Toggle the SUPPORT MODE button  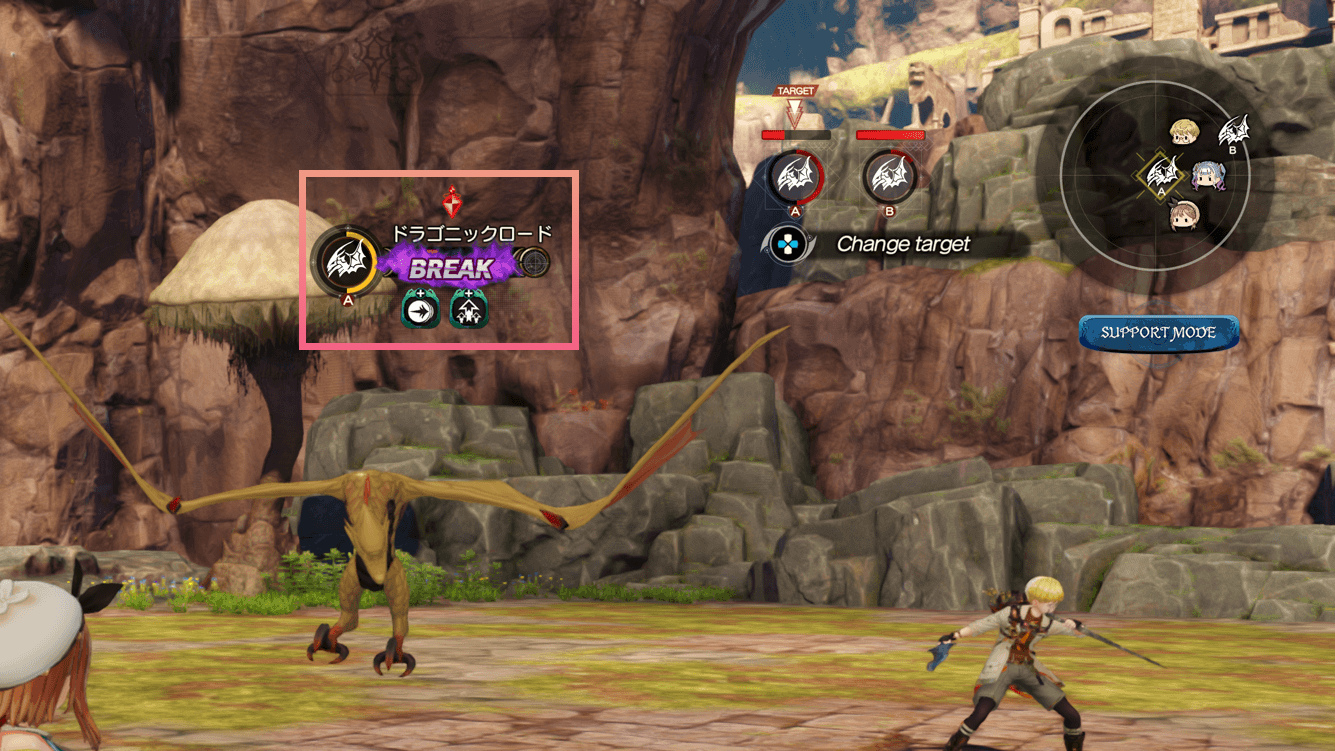tap(1158, 333)
